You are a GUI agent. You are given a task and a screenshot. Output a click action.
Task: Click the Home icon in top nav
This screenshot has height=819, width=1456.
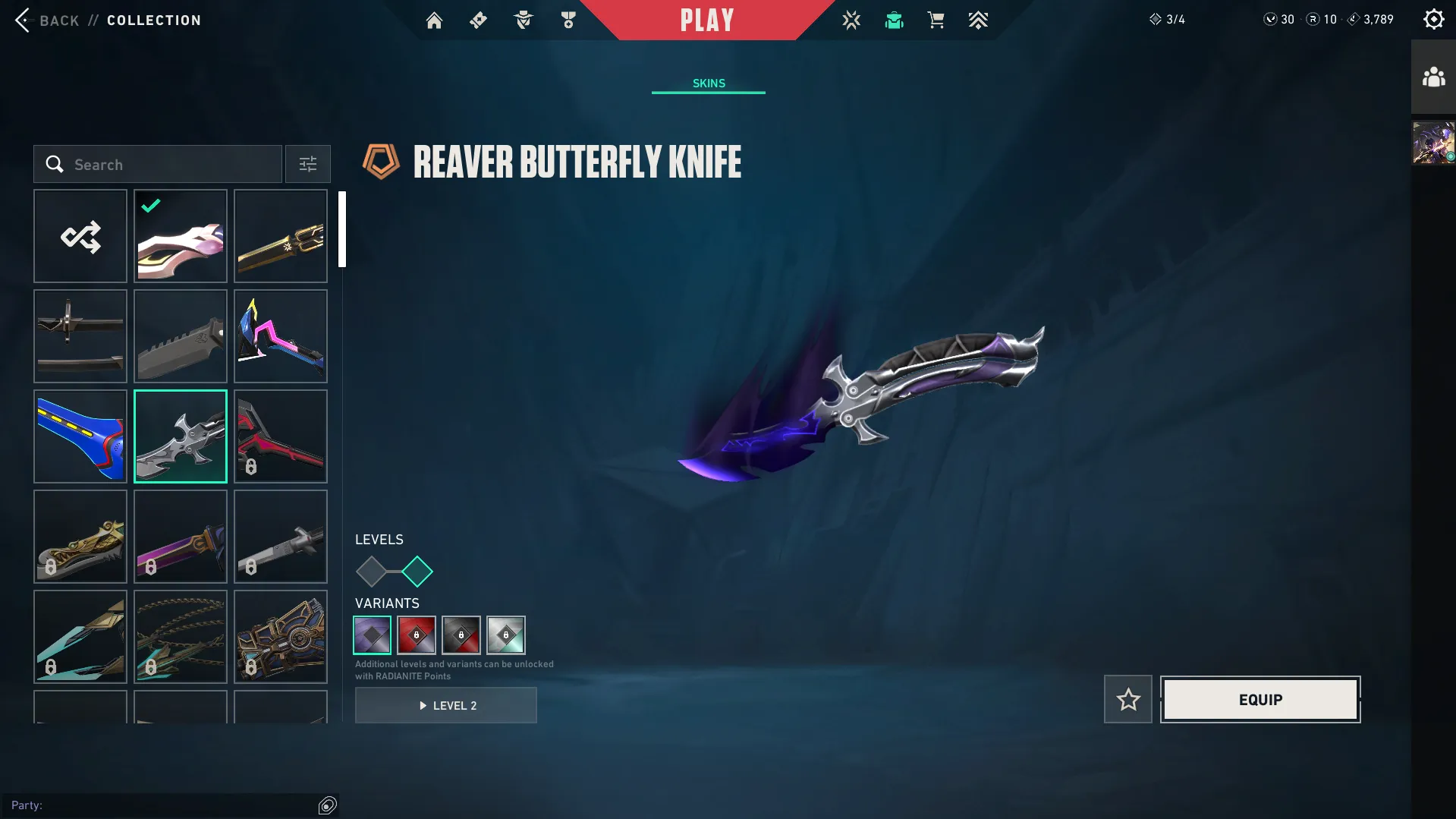tap(434, 20)
